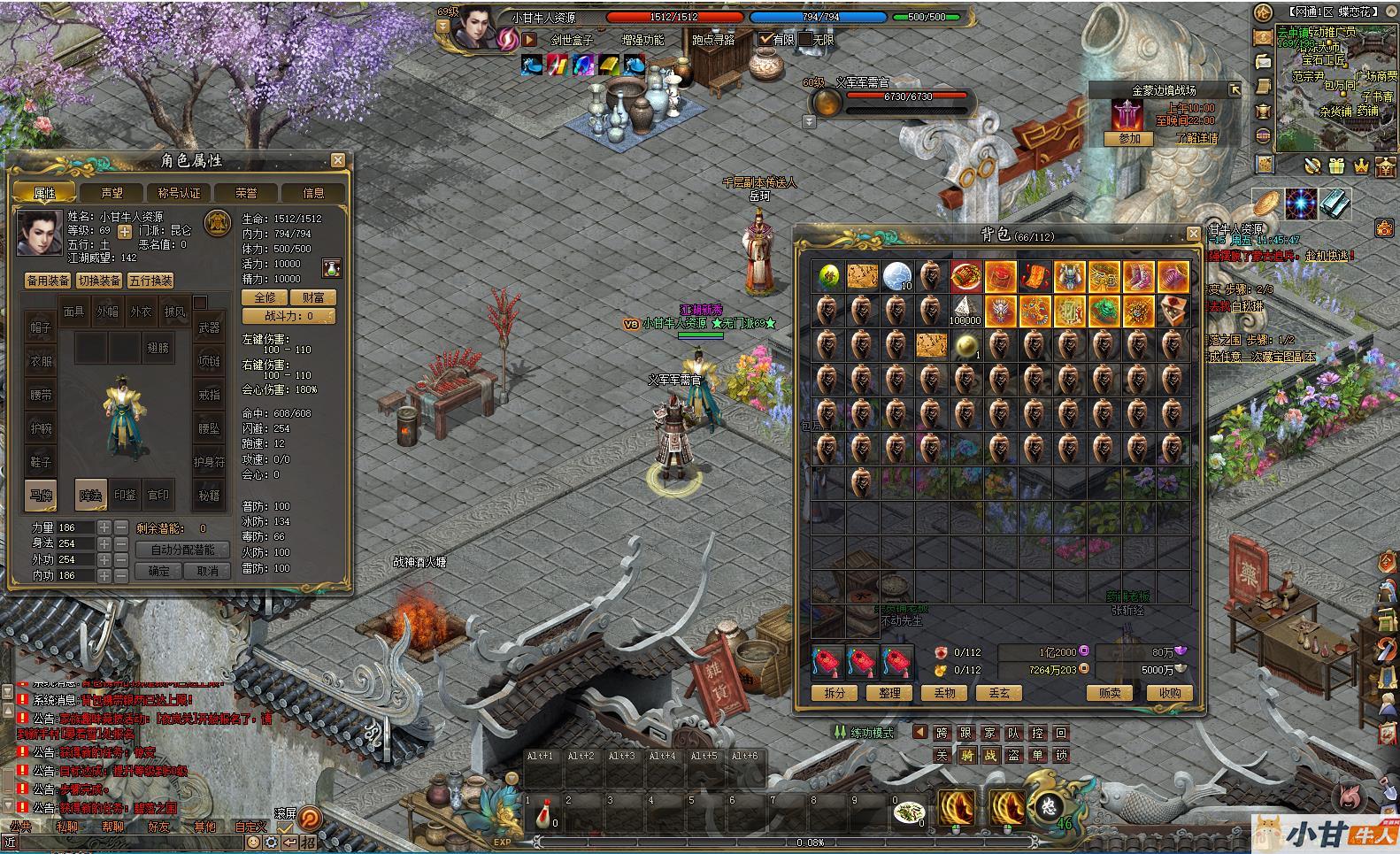The image size is (1400, 854).
Task: Click the 拆分 split button
Action: pos(835,693)
